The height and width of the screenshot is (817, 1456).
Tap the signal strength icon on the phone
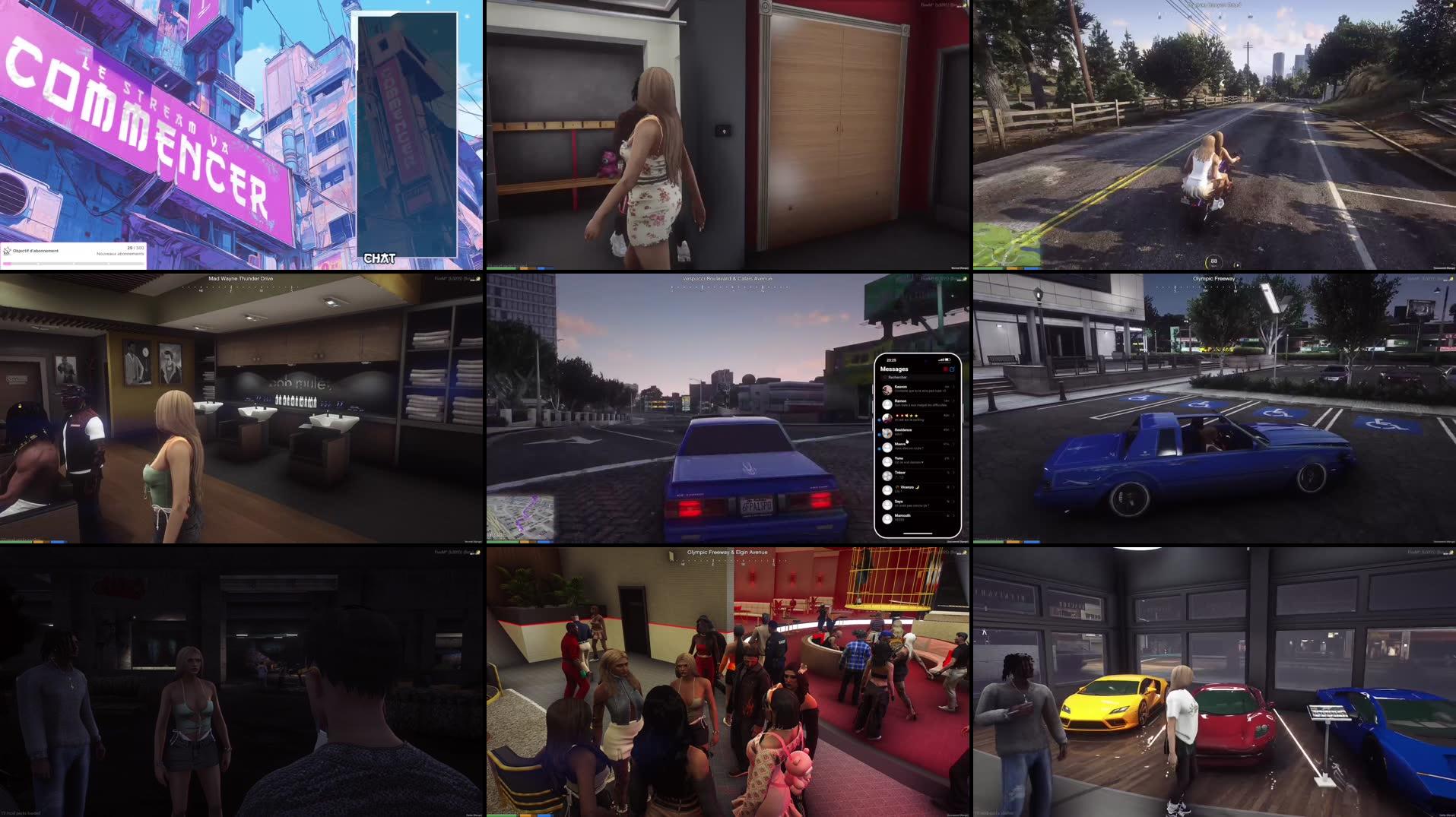coord(941,359)
